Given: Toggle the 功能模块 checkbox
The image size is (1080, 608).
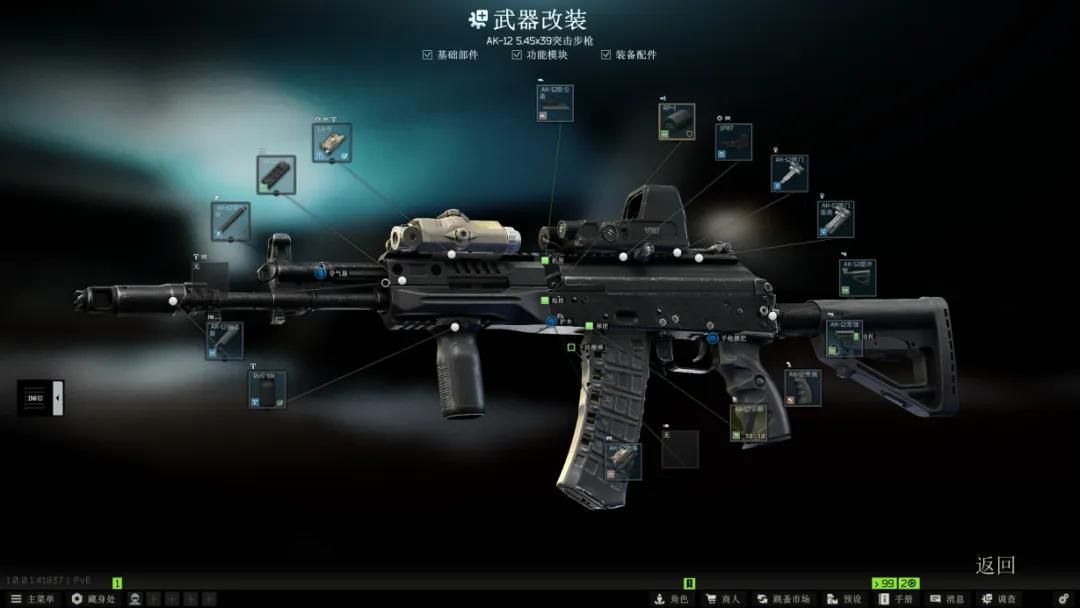Looking at the screenshot, I should 517,55.
